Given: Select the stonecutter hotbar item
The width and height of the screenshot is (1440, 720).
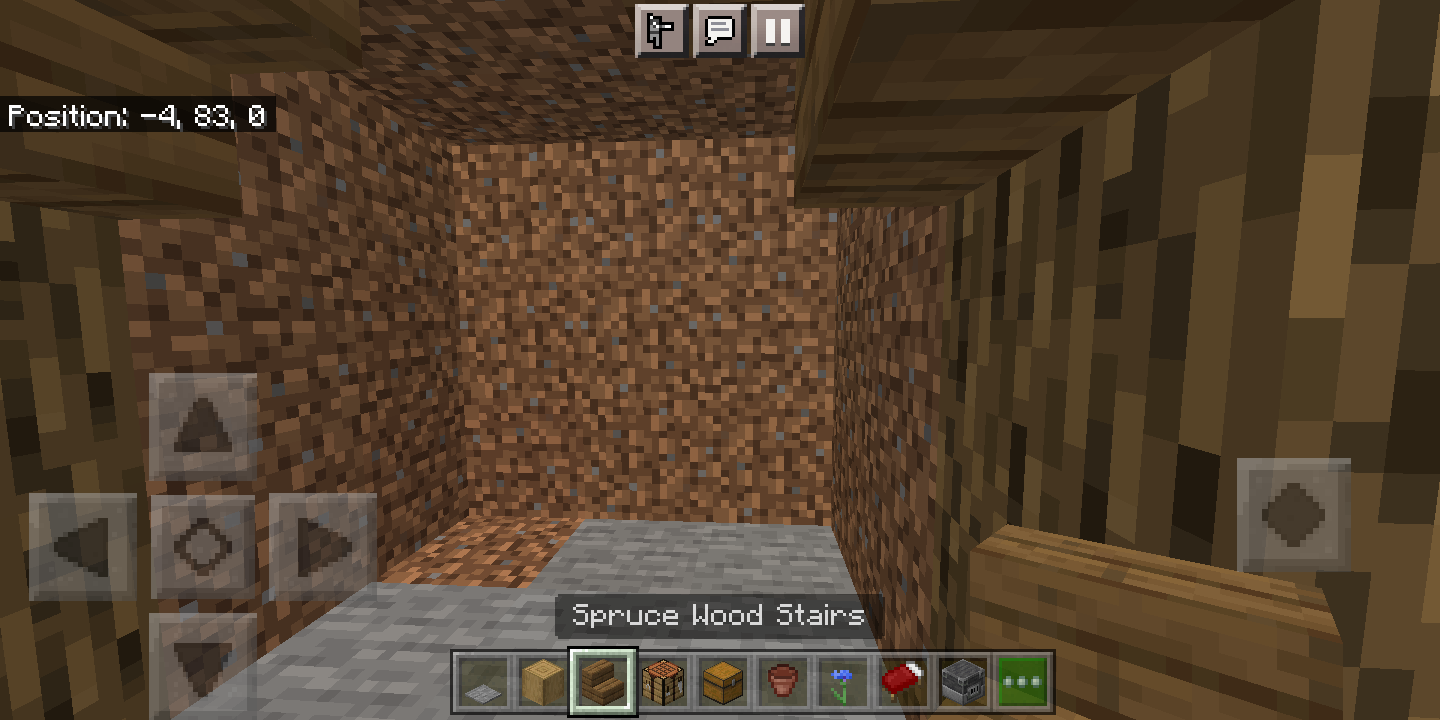Looking at the screenshot, I should pos(963,681).
